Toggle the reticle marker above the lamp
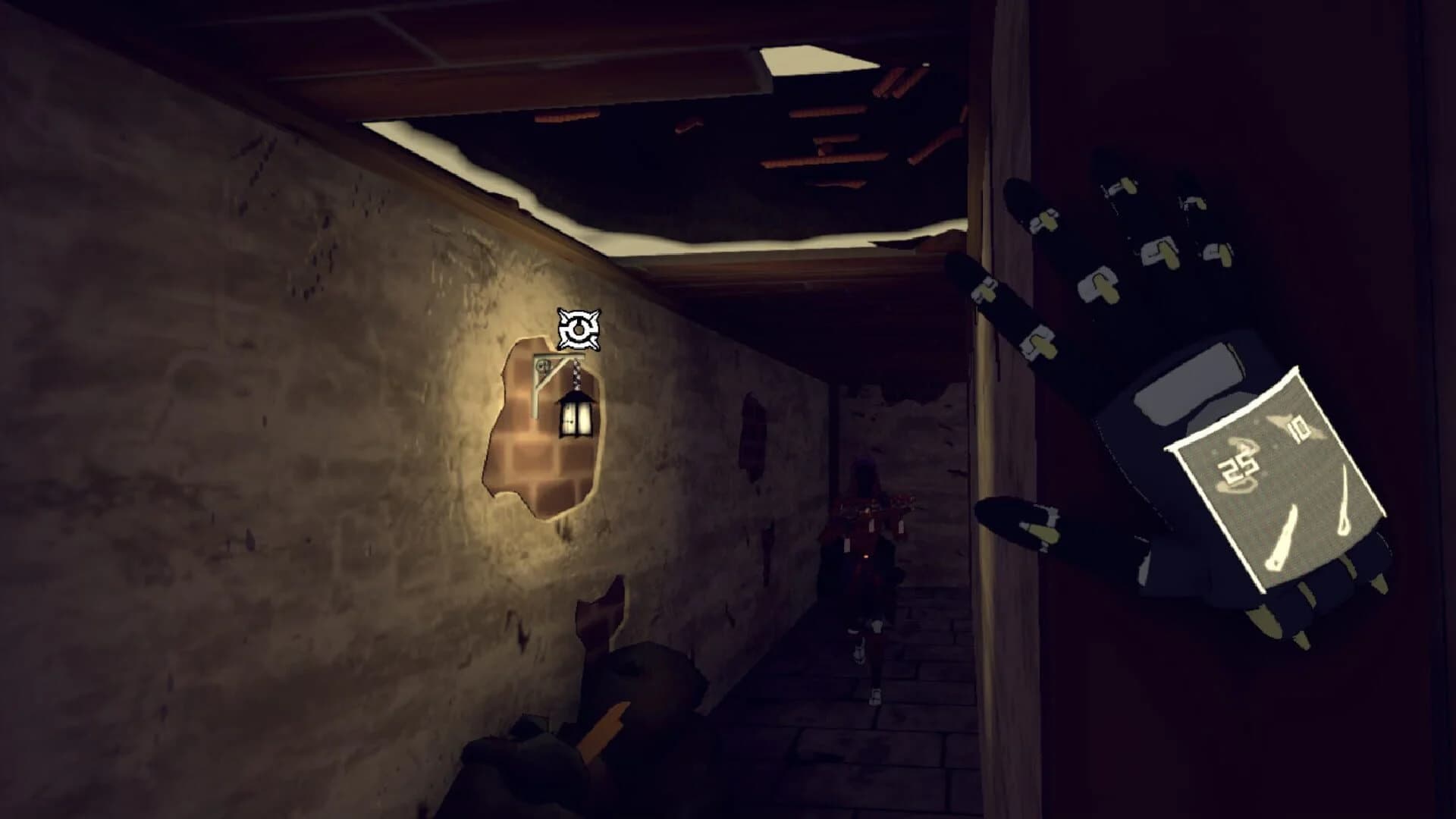Viewport: 1456px width, 819px height. (579, 329)
